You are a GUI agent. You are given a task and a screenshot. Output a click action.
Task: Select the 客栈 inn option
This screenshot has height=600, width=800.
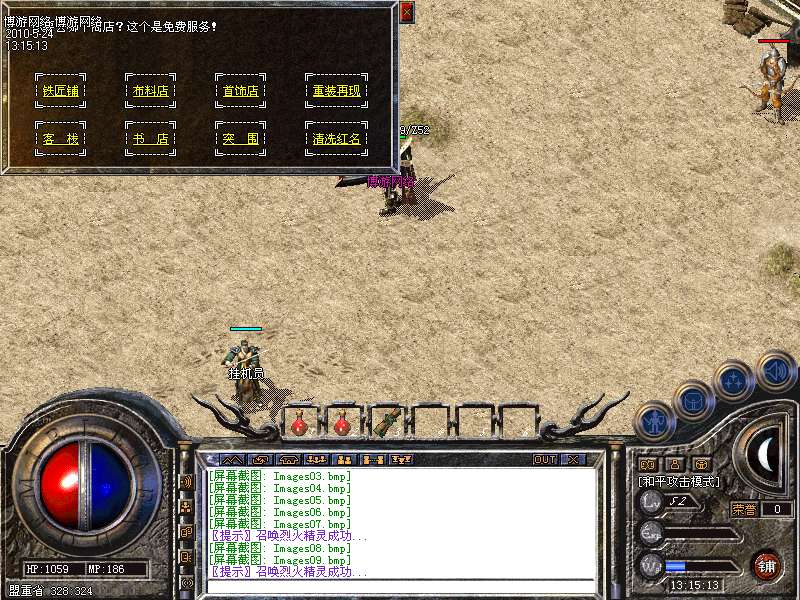[60, 139]
